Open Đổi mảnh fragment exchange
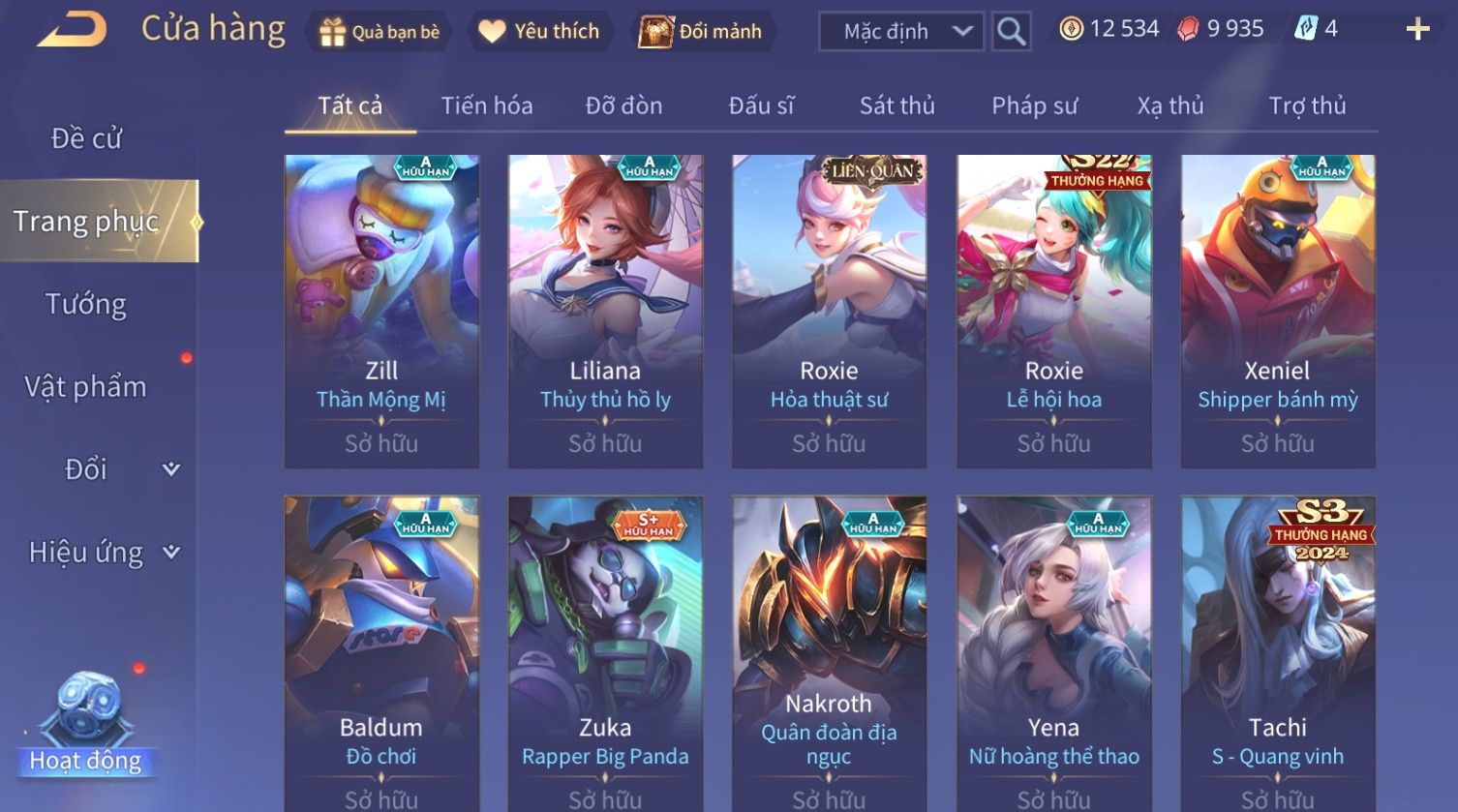Viewport: 1458px width, 812px height. (x=701, y=32)
